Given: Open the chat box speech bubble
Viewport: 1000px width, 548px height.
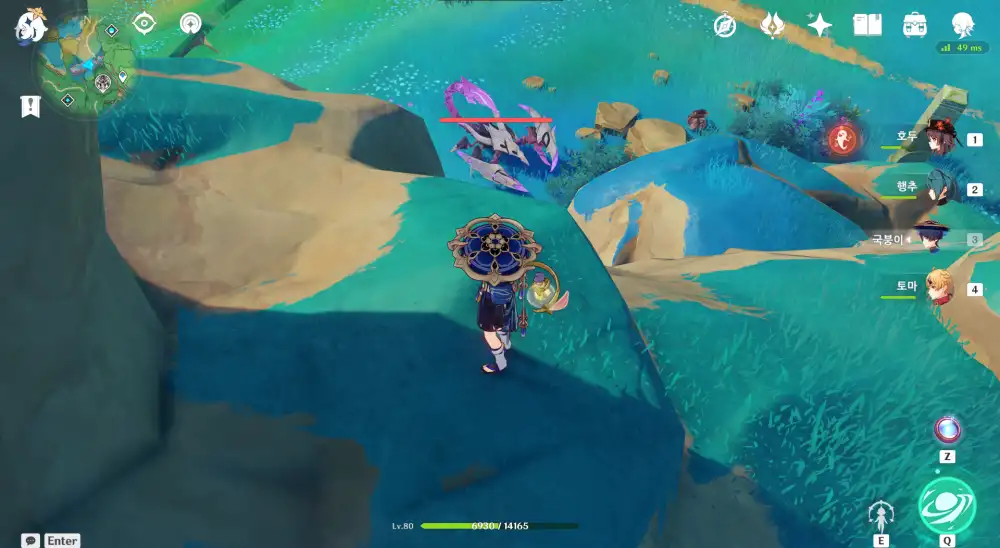Looking at the screenshot, I should click(x=31, y=540).
